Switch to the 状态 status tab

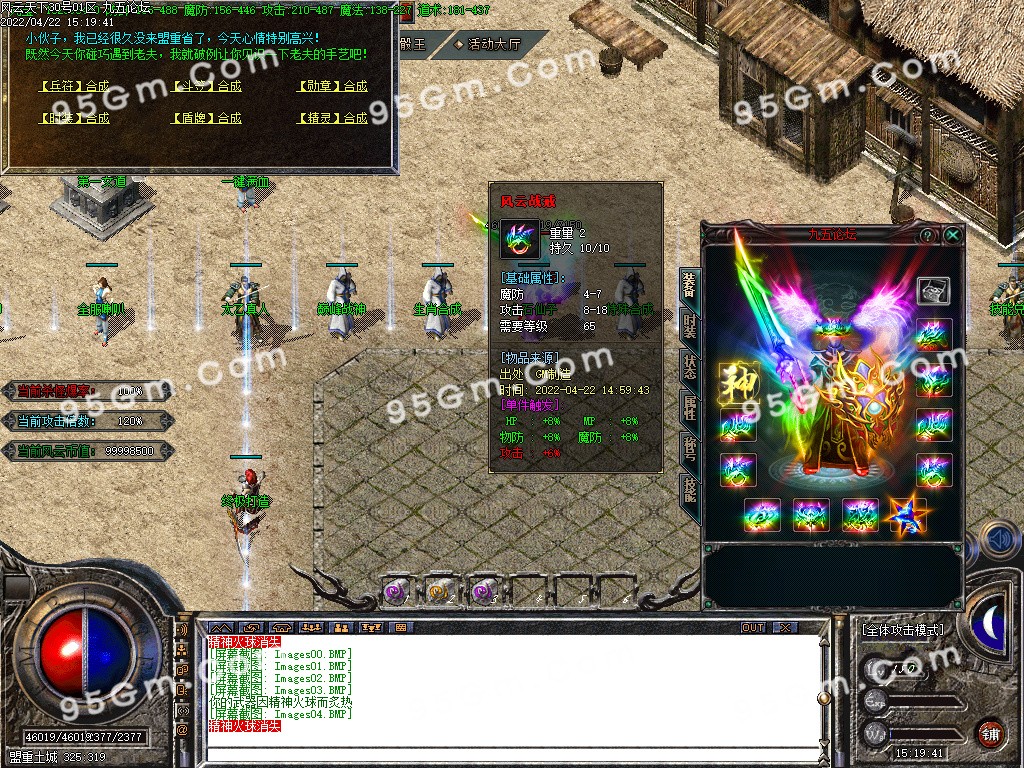pyautogui.click(x=690, y=364)
